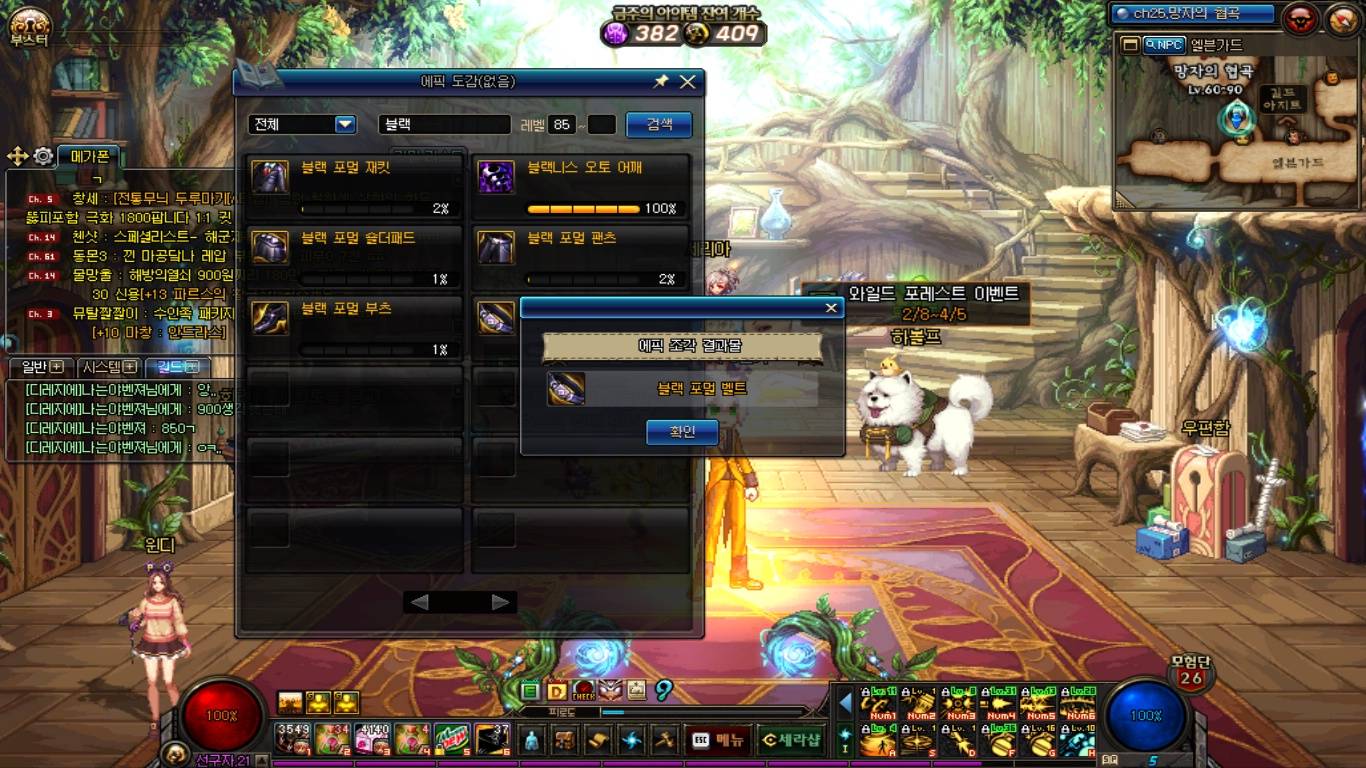Close the epic fragment result popup

coord(830,308)
